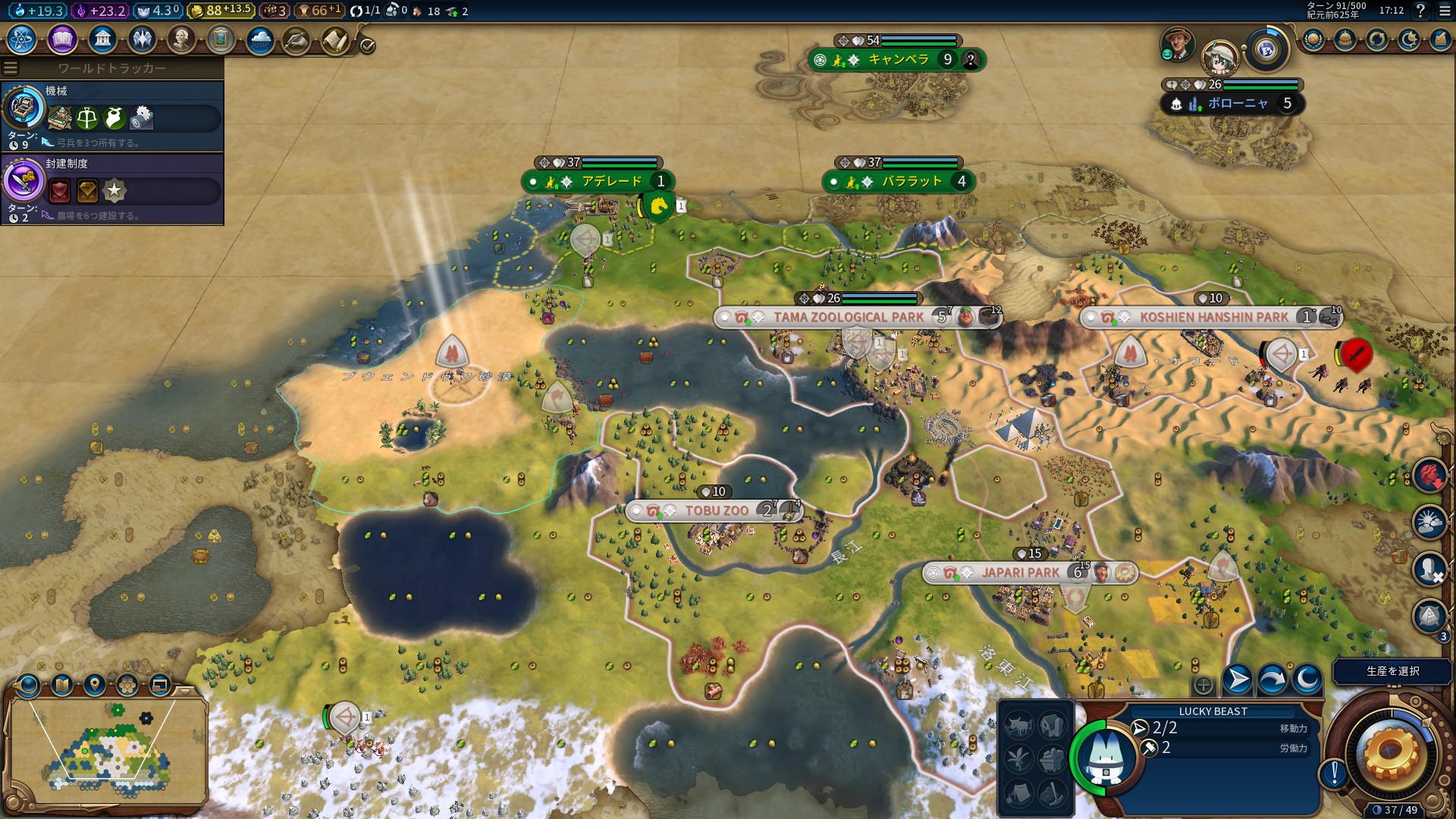Screen dimensions: 1456x819
Task: Open the technology tree atom icon
Action: point(22,39)
